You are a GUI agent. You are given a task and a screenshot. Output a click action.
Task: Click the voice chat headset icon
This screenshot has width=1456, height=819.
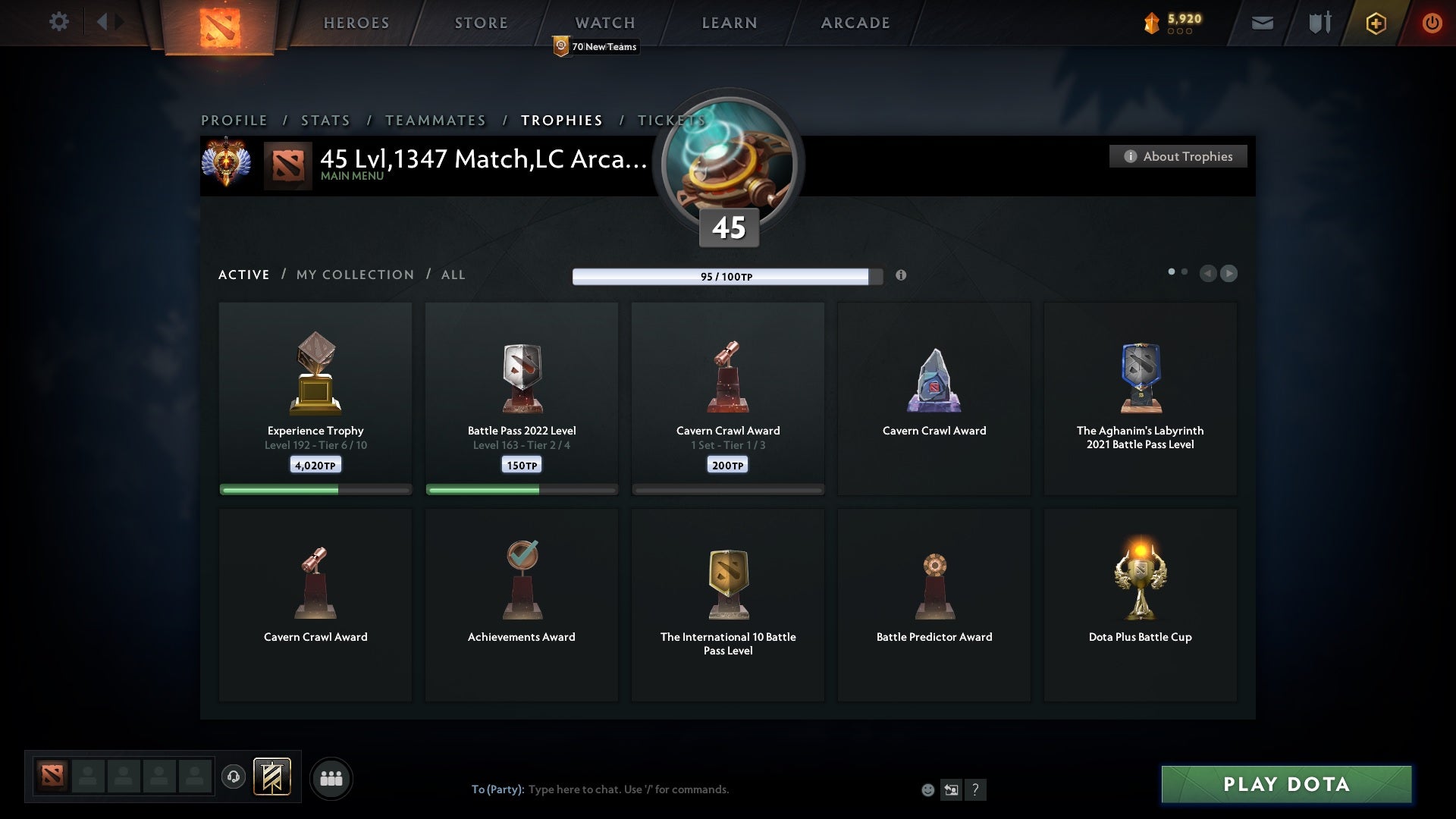pos(234,778)
